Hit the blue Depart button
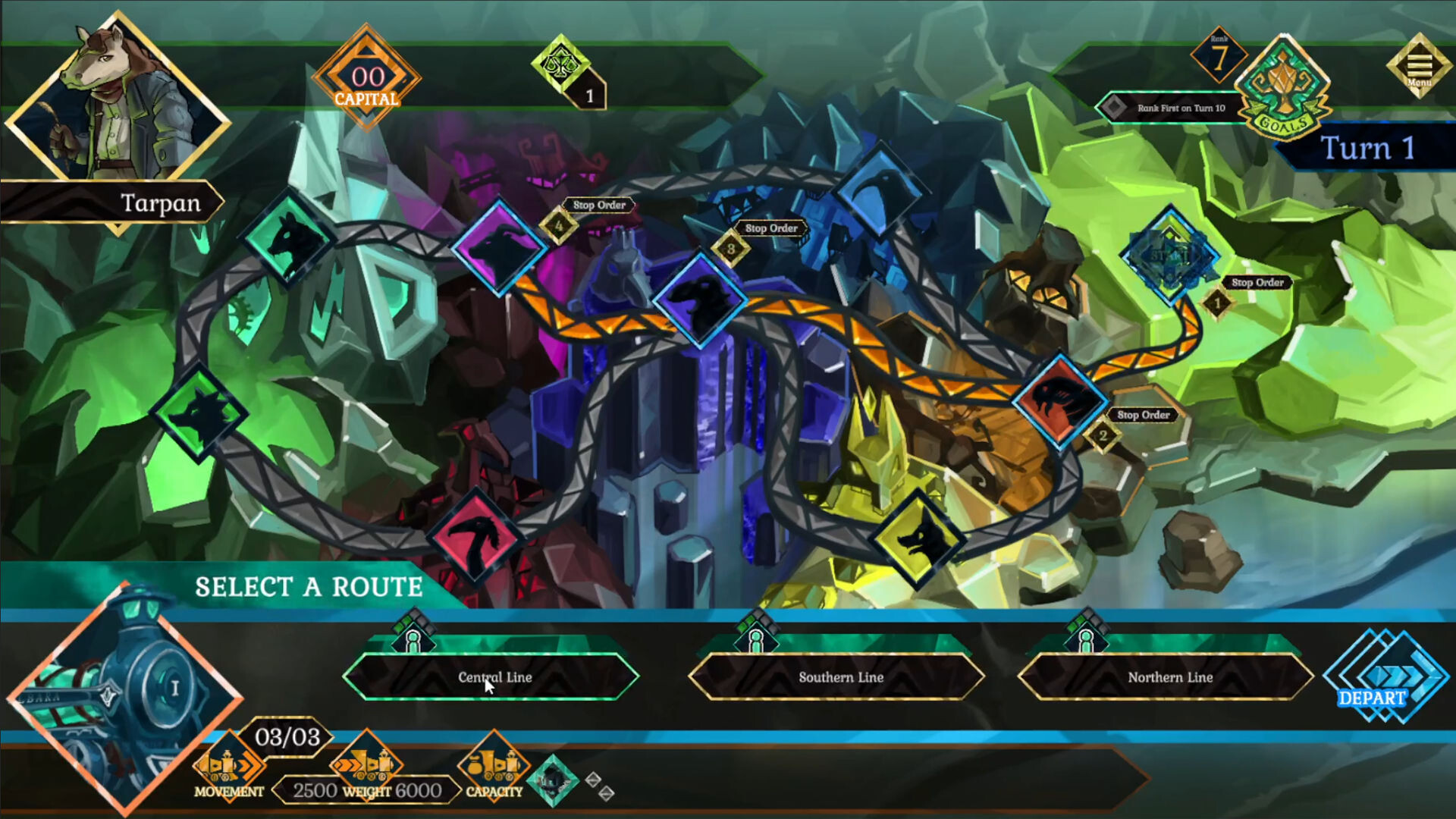Screen dimensions: 1456x819 pos(1385,676)
